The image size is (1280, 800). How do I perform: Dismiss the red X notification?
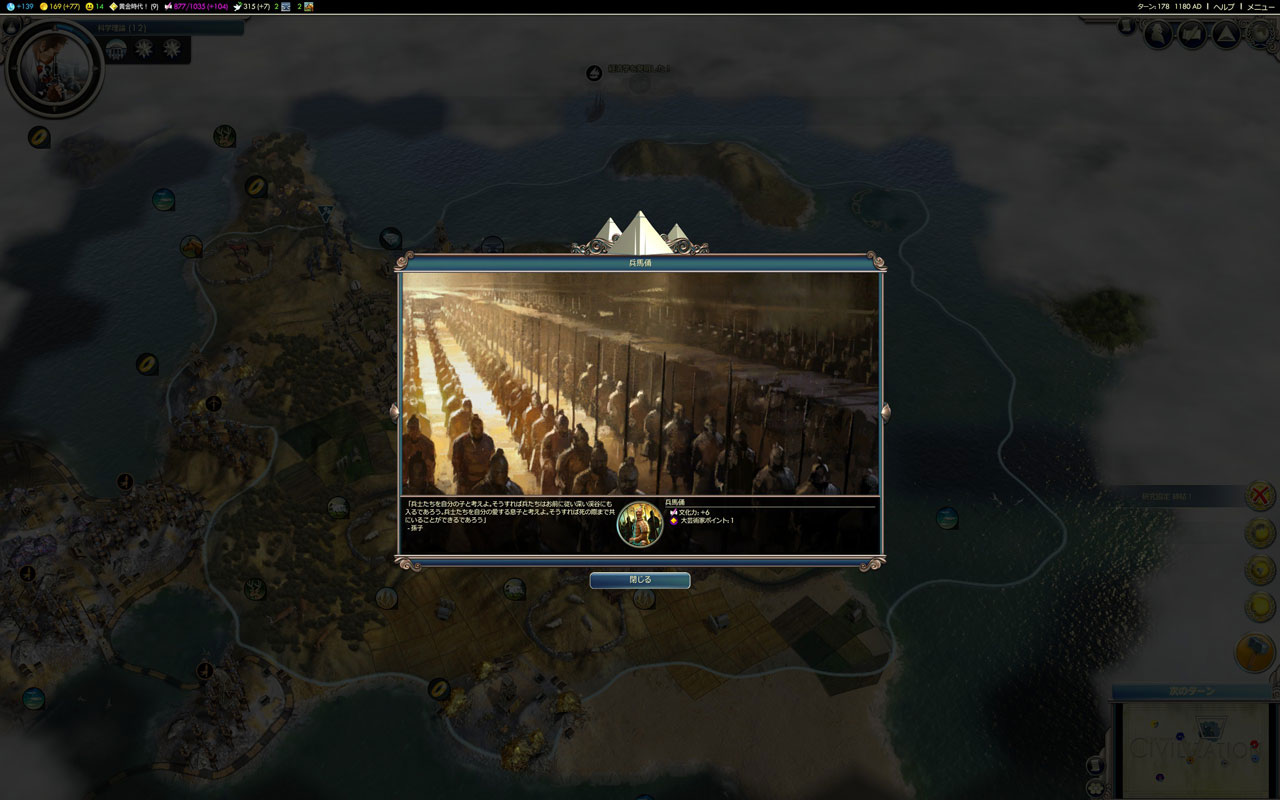(1260, 495)
